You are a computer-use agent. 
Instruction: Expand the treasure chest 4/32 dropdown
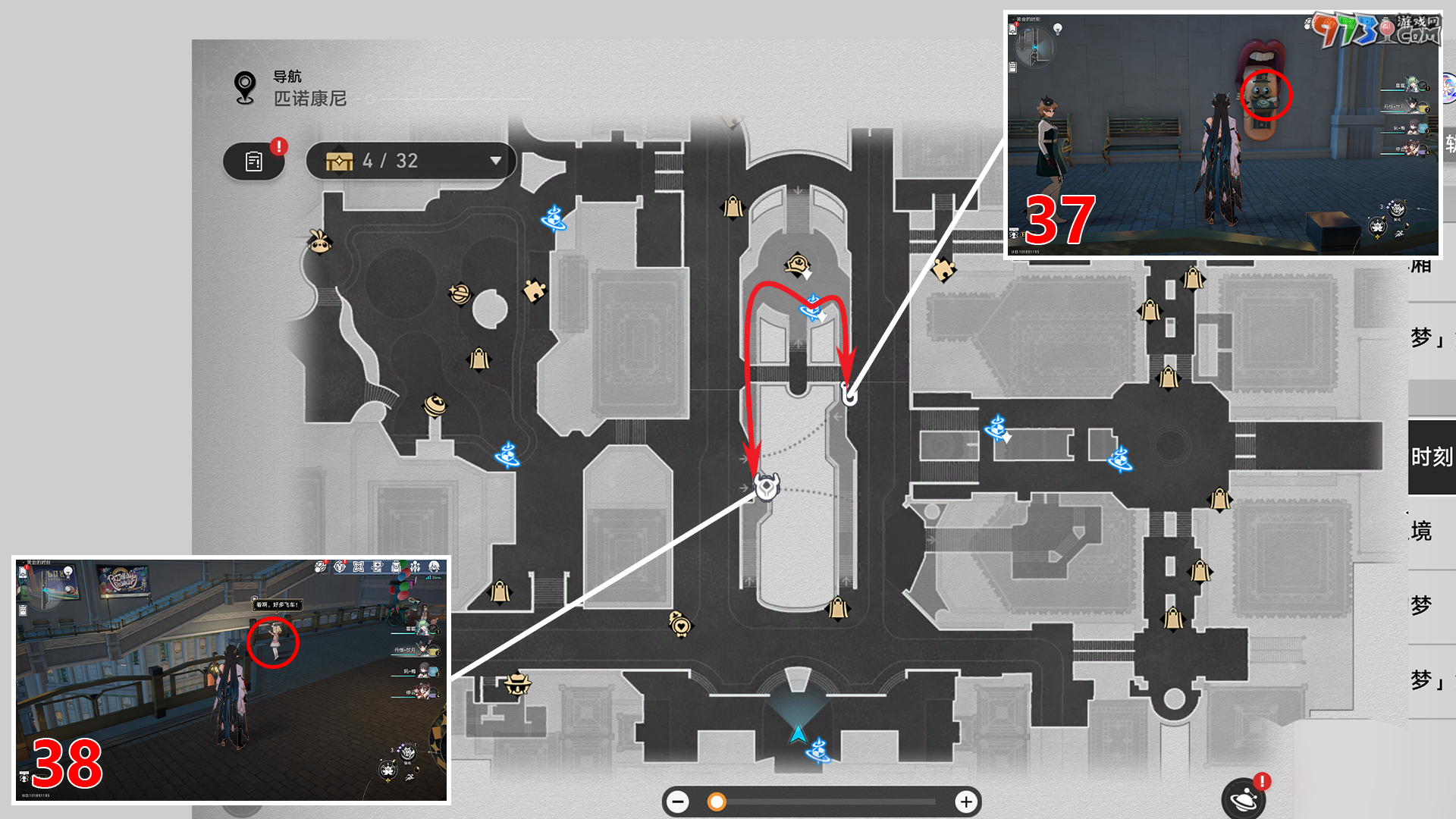(x=495, y=161)
